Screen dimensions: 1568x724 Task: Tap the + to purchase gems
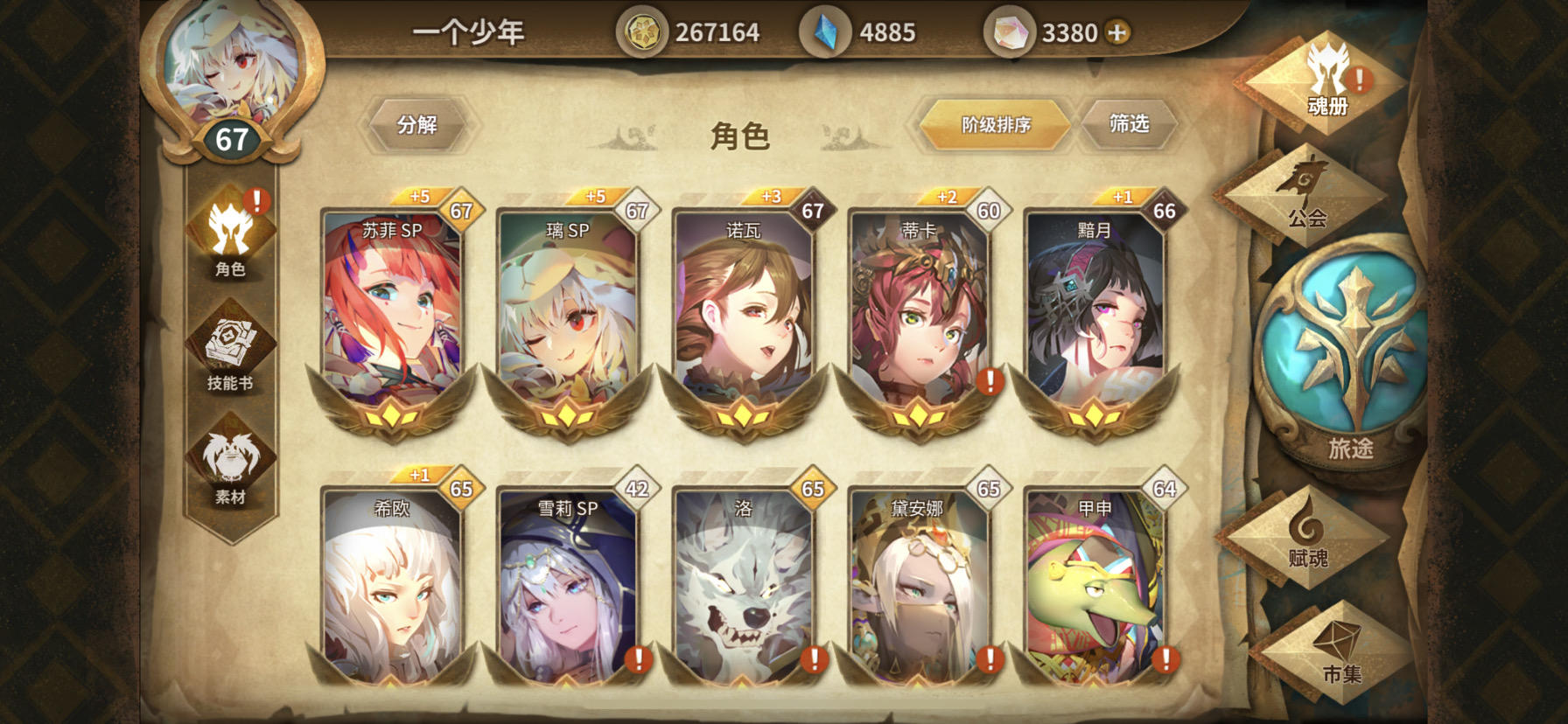pyautogui.click(x=1118, y=29)
